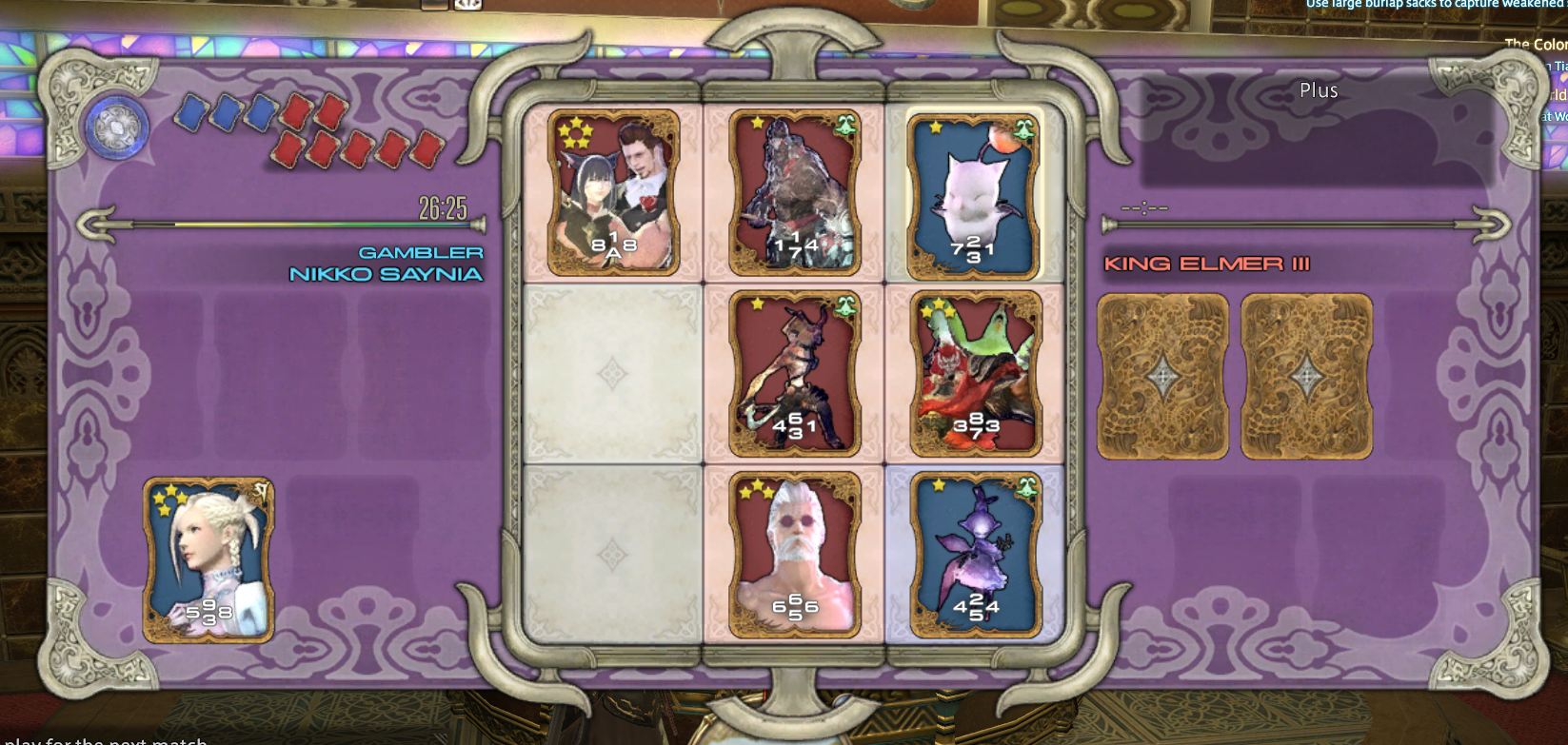Click the round silver emblem icon
This screenshot has height=745, width=1568.
(x=118, y=128)
